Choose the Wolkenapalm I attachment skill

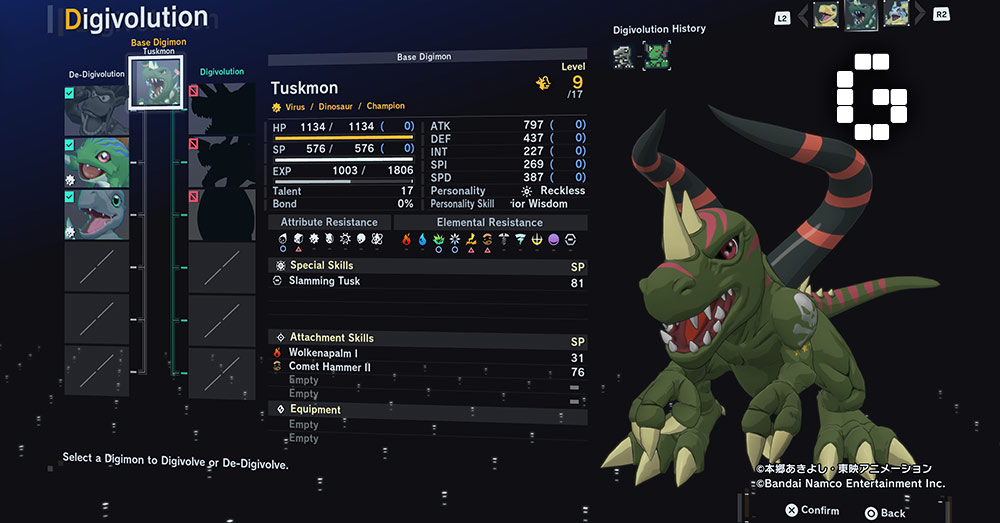(x=322, y=353)
